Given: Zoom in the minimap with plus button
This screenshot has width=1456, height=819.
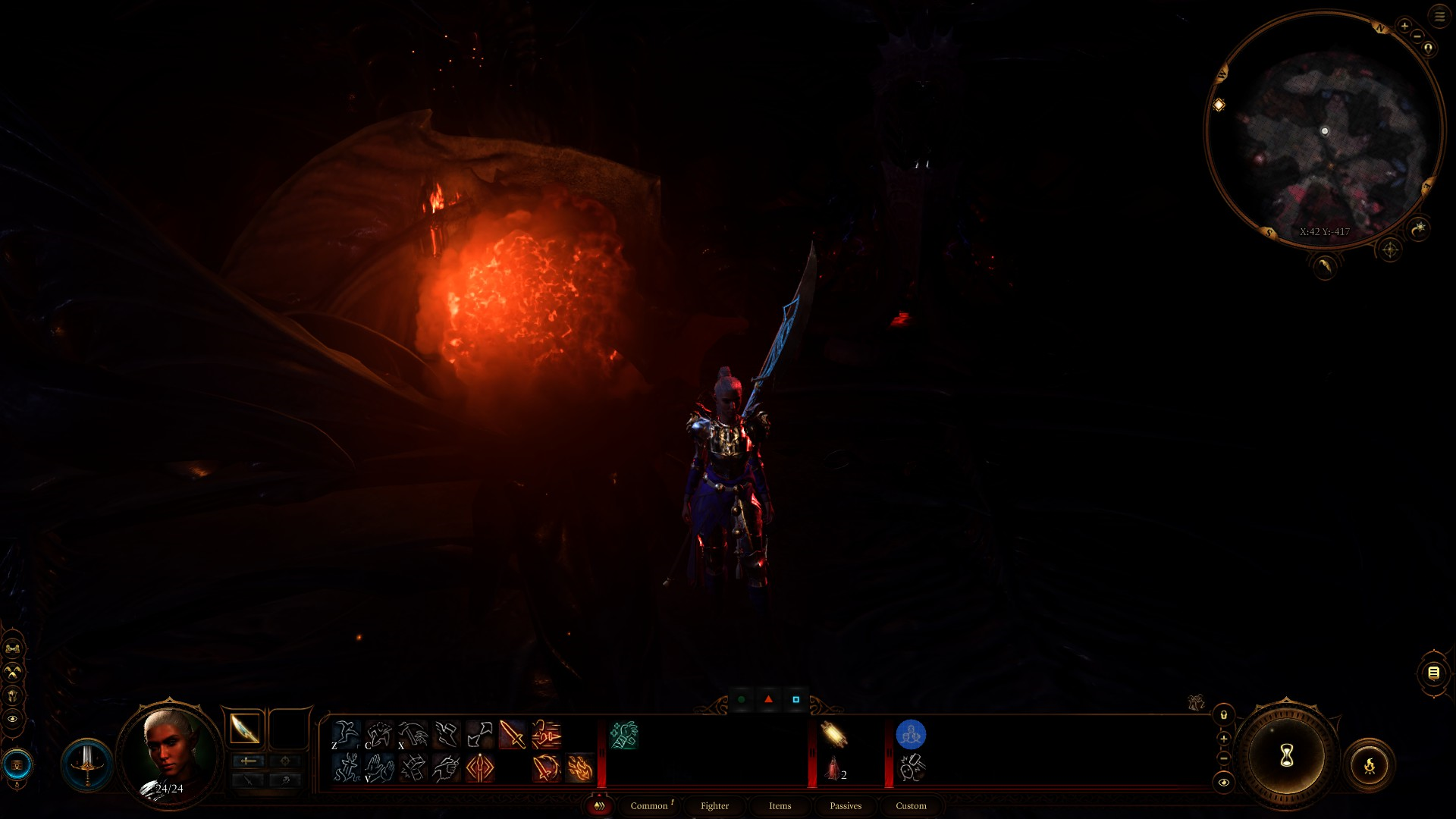Looking at the screenshot, I should pyautogui.click(x=1404, y=26).
